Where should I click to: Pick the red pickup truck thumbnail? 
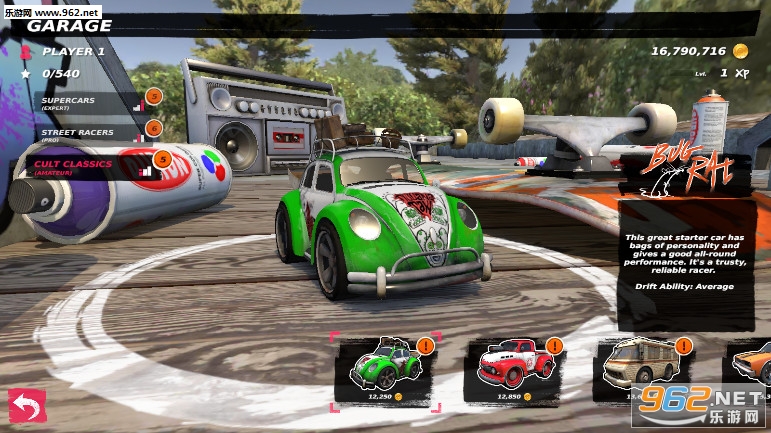pos(510,371)
